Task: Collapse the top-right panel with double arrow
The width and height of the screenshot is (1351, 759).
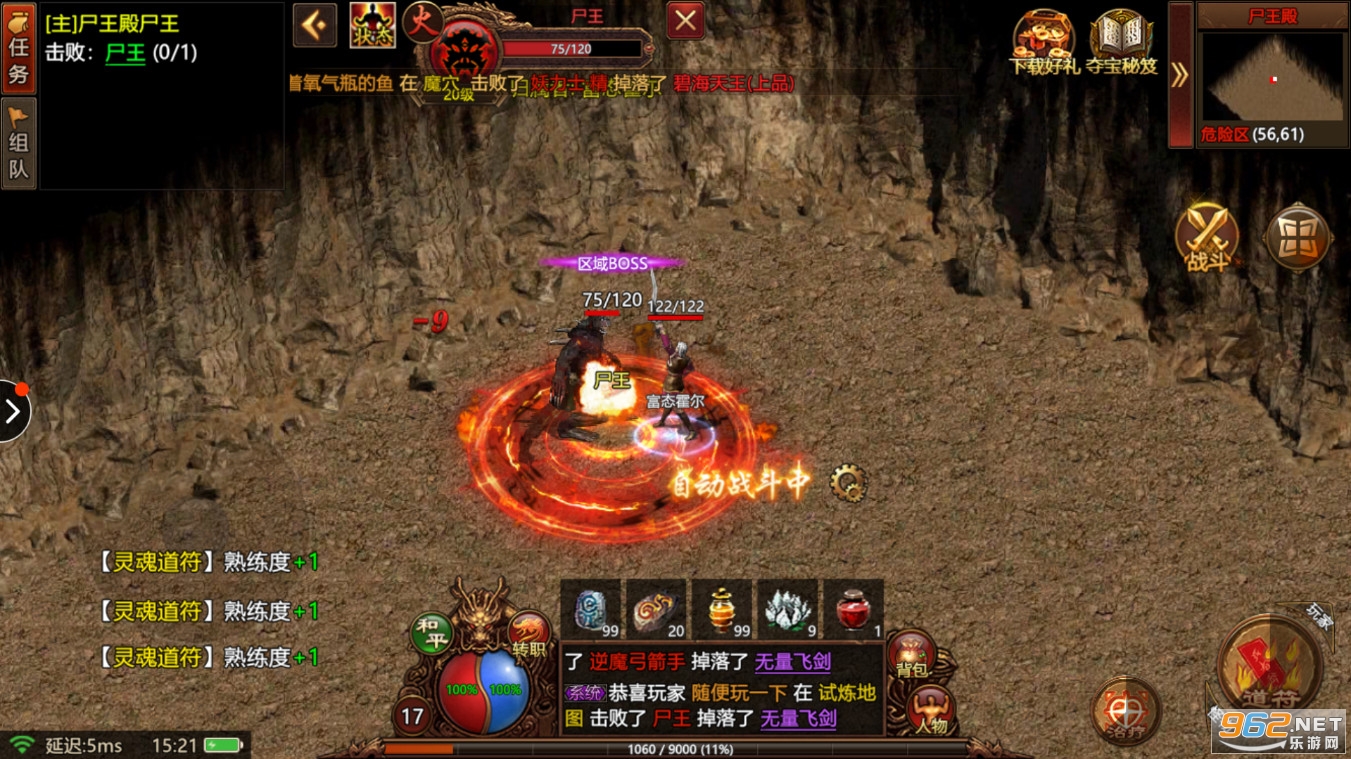Action: (x=1180, y=75)
